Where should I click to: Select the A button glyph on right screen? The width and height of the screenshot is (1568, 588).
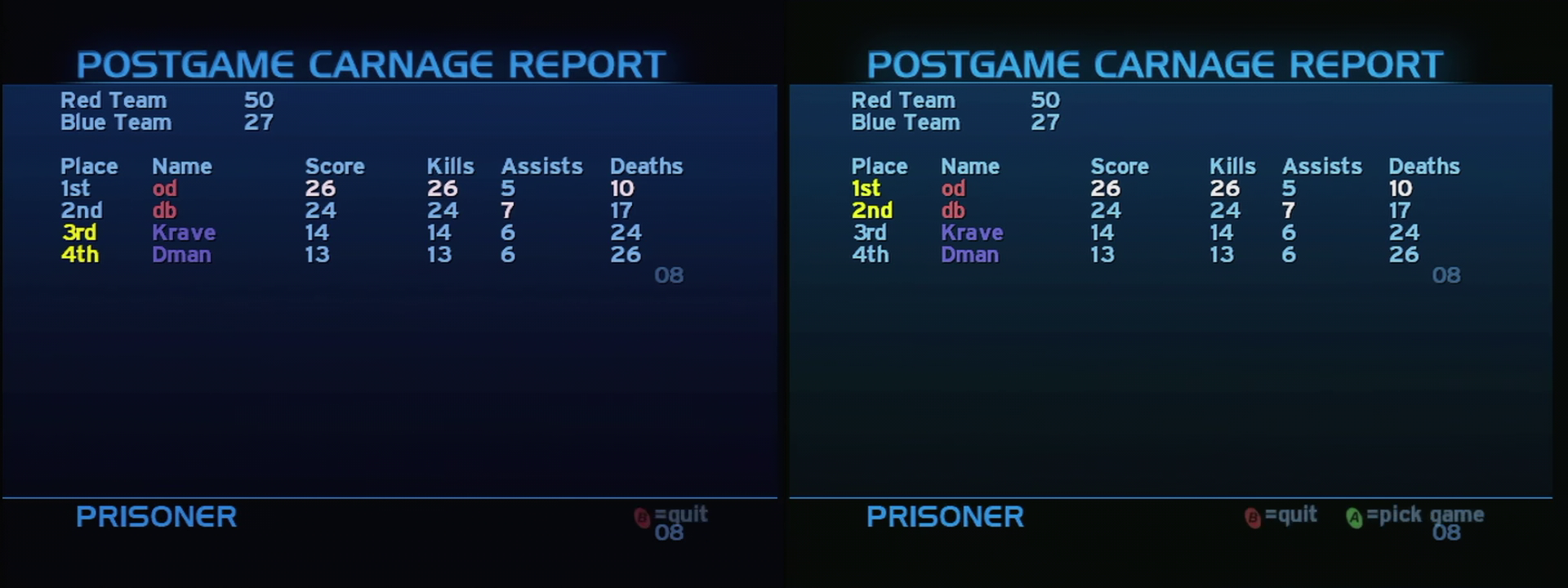(1355, 515)
